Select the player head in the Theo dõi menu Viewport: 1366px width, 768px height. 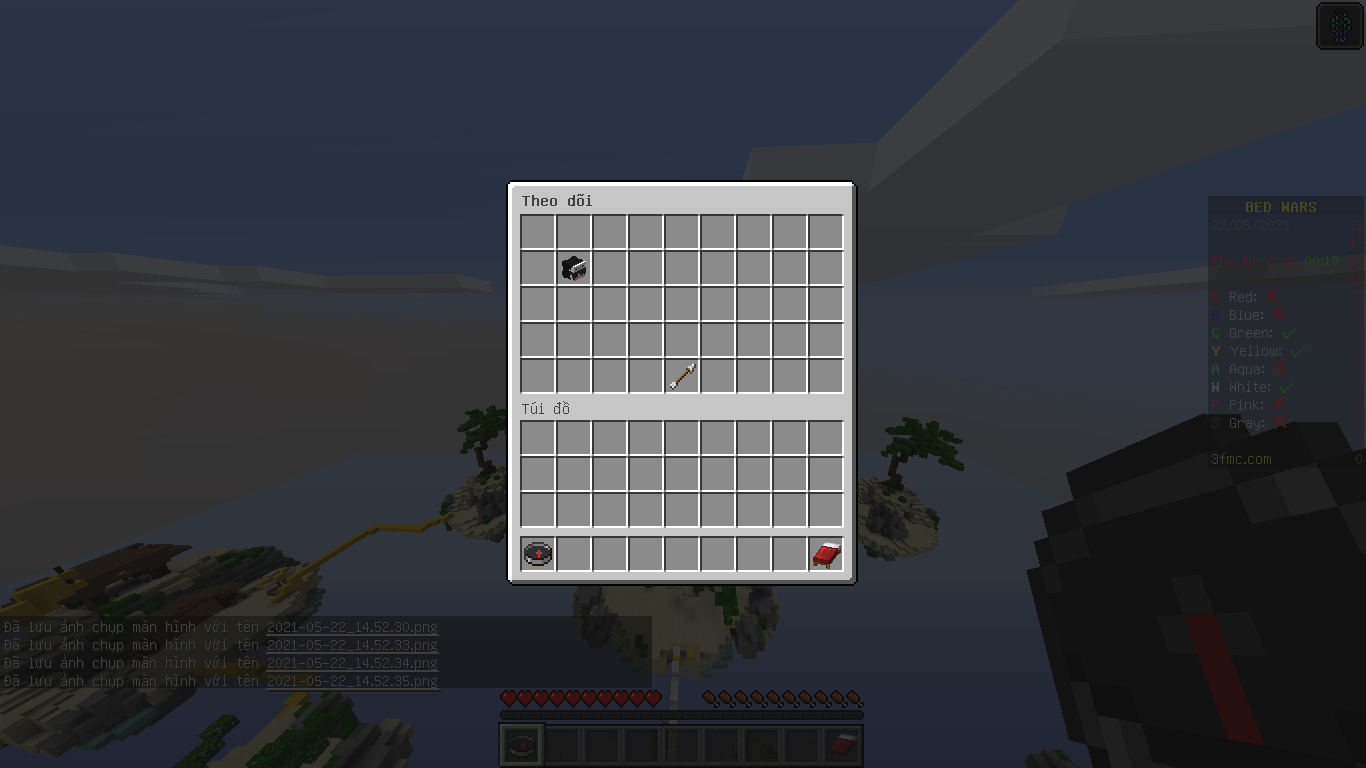pyautogui.click(x=573, y=267)
